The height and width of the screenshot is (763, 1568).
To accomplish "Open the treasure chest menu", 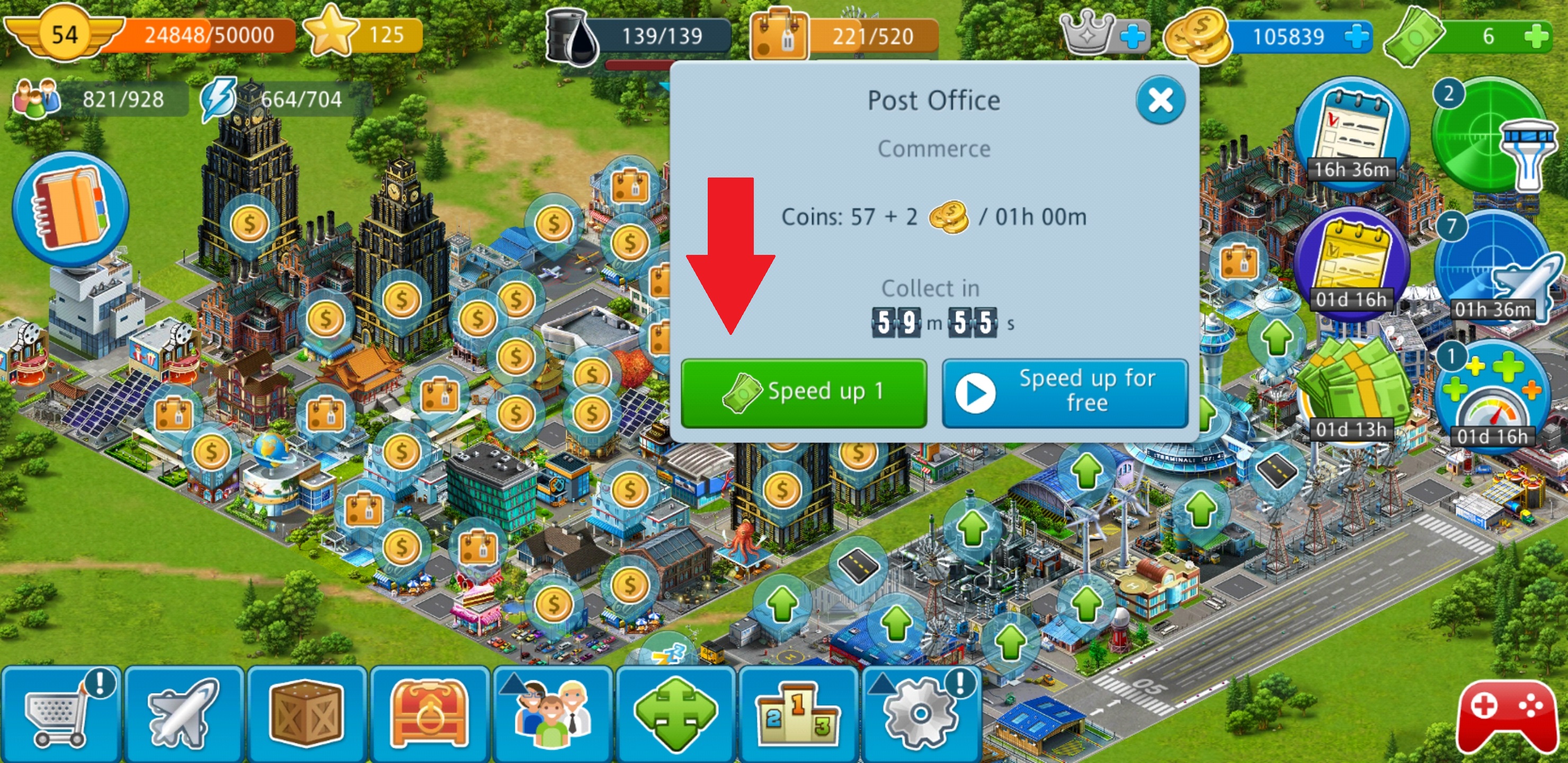I will 430,714.
